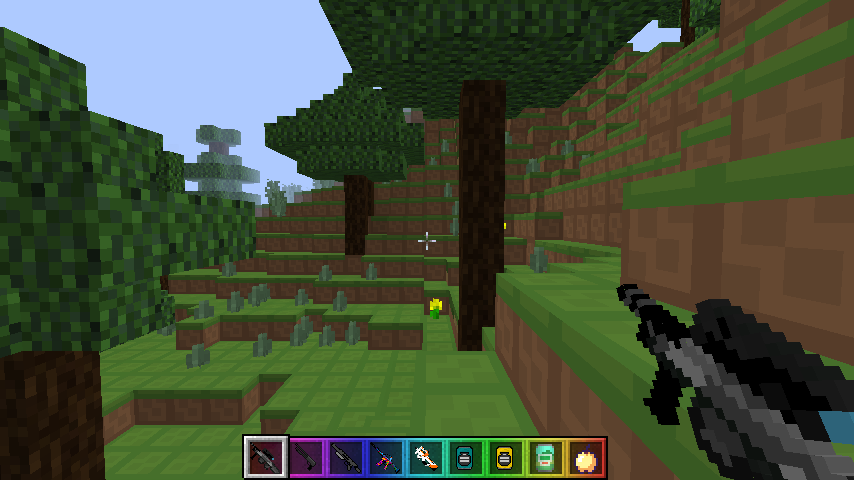Image resolution: width=854 pixels, height=480 pixels.
Task: Select the highlighted black rifle slot
Action: (x=266, y=458)
